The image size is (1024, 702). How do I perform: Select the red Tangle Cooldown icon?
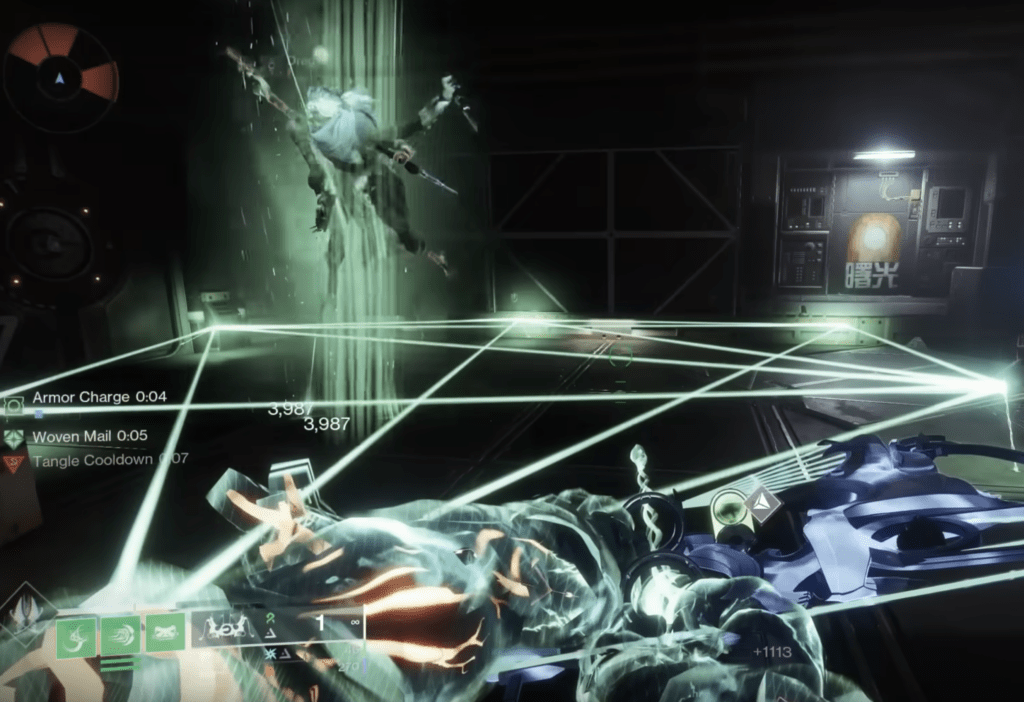click(14, 462)
